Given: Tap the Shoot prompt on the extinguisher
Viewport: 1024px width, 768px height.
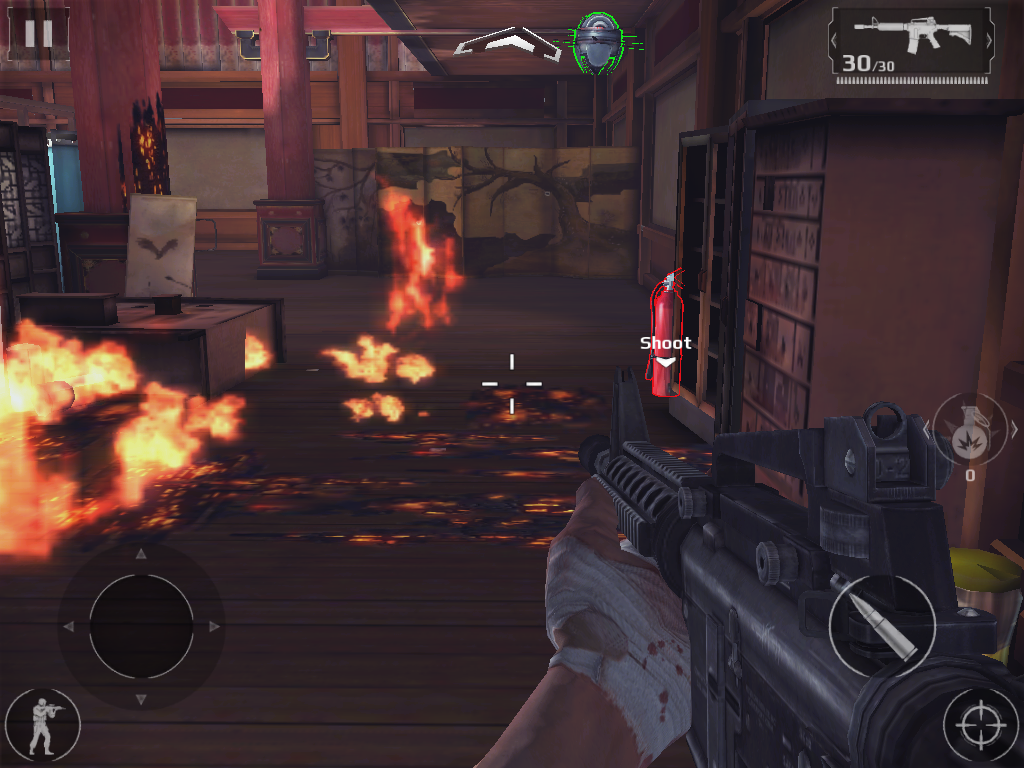Looking at the screenshot, I should pos(665,344).
